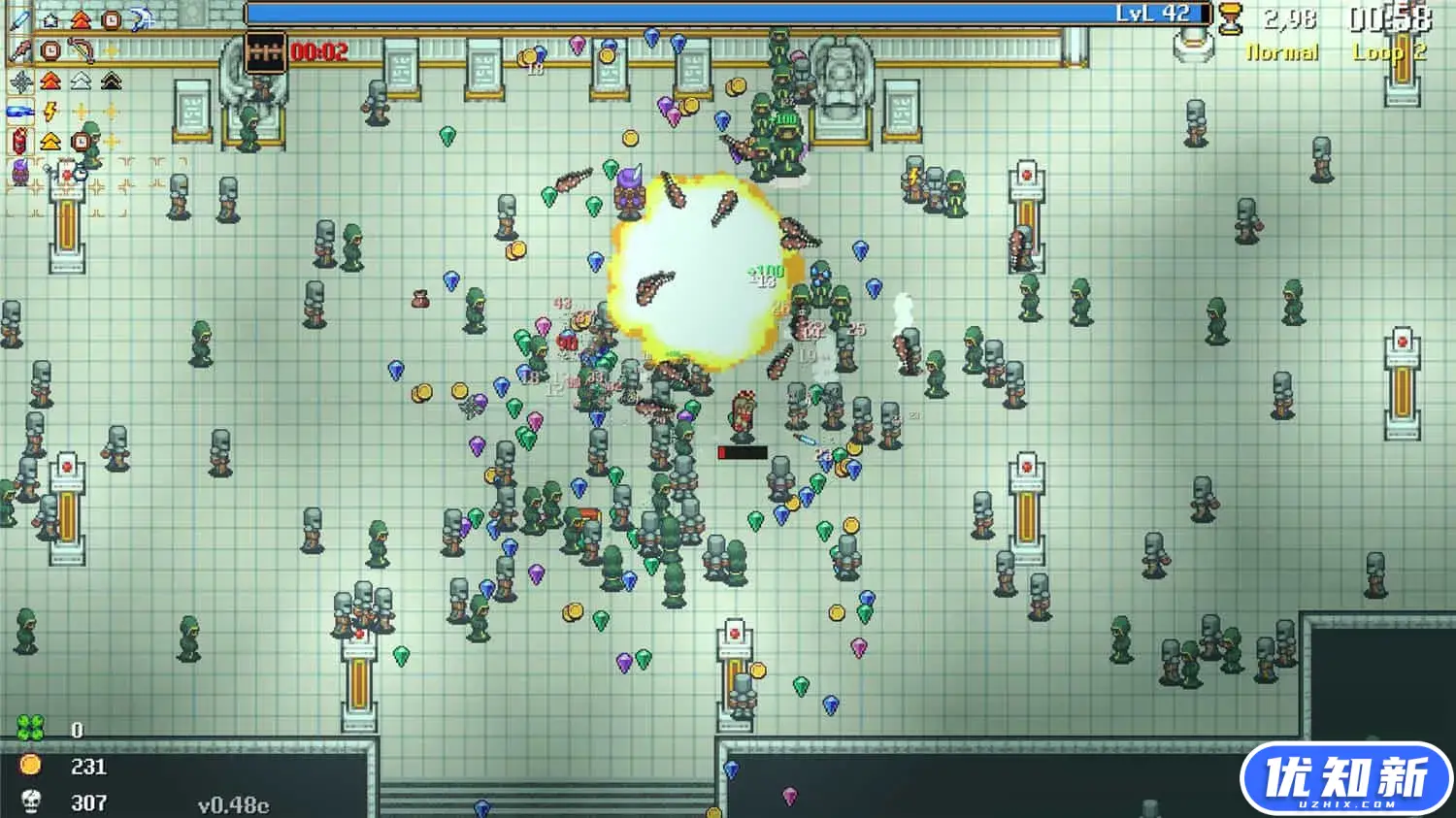Choose the gray shuriken weapon slot

click(x=20, y=82)
